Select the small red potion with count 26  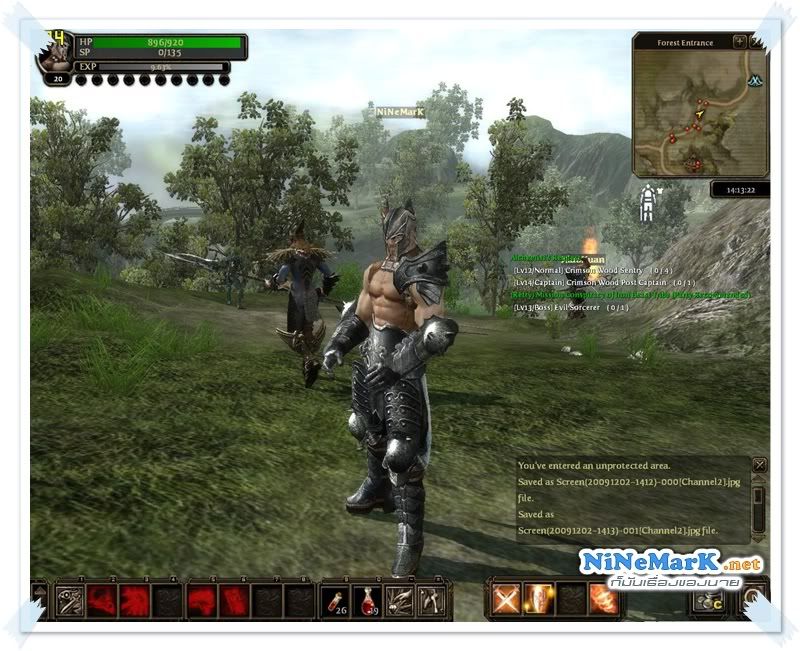335,599
